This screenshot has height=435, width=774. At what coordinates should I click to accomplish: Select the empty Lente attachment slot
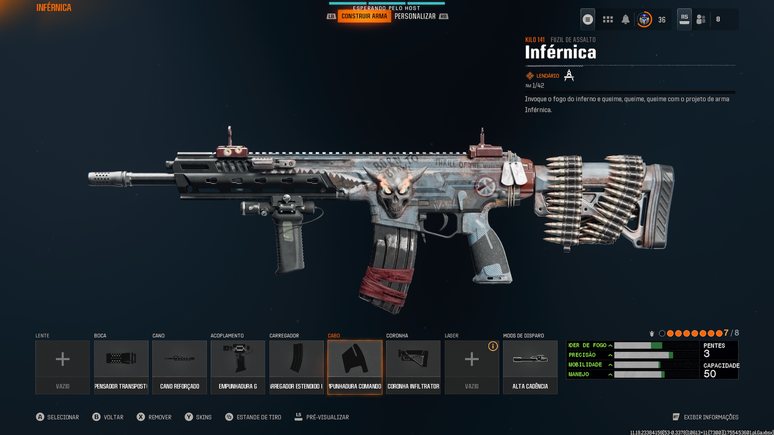62,366
